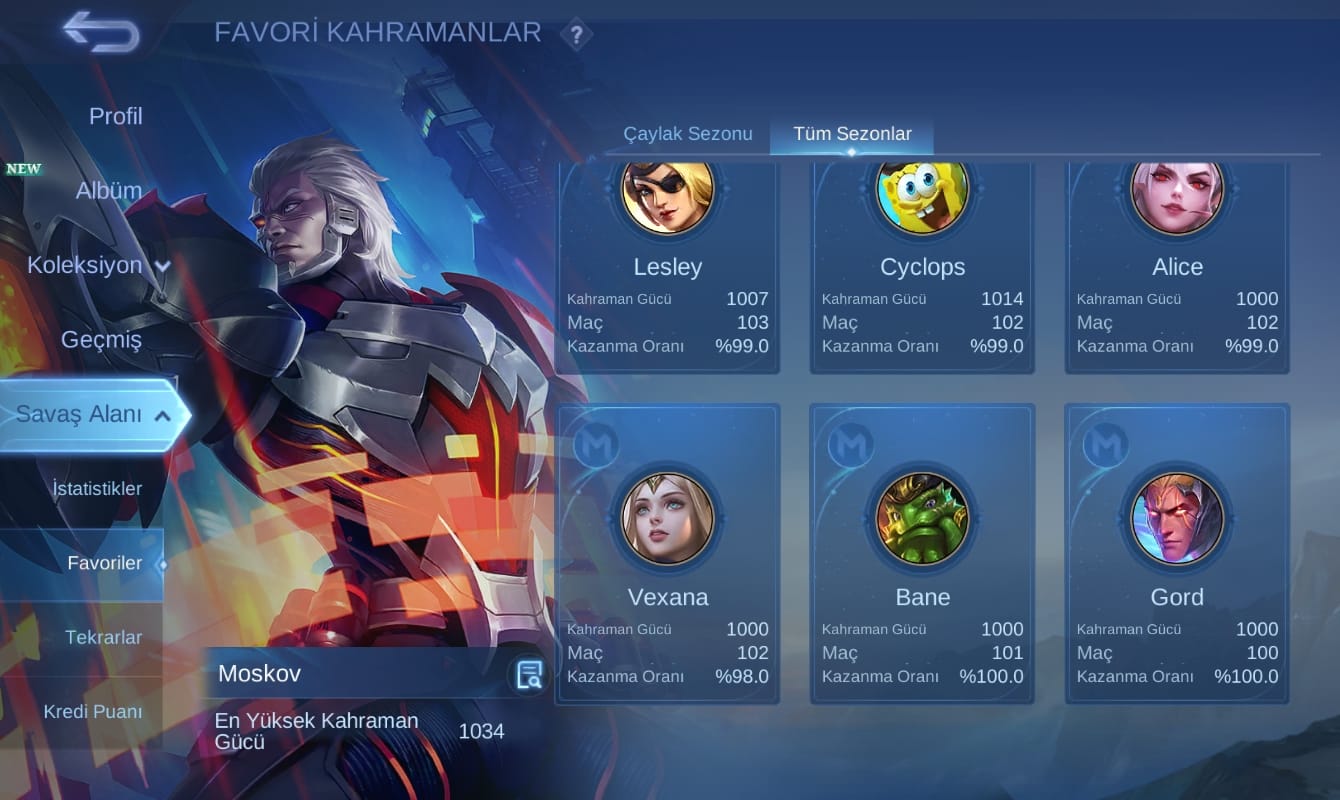This screenshot has width=1340, height=800.
Task: Select the Favoriler submenu item
Action: click(x=104, y=563)
